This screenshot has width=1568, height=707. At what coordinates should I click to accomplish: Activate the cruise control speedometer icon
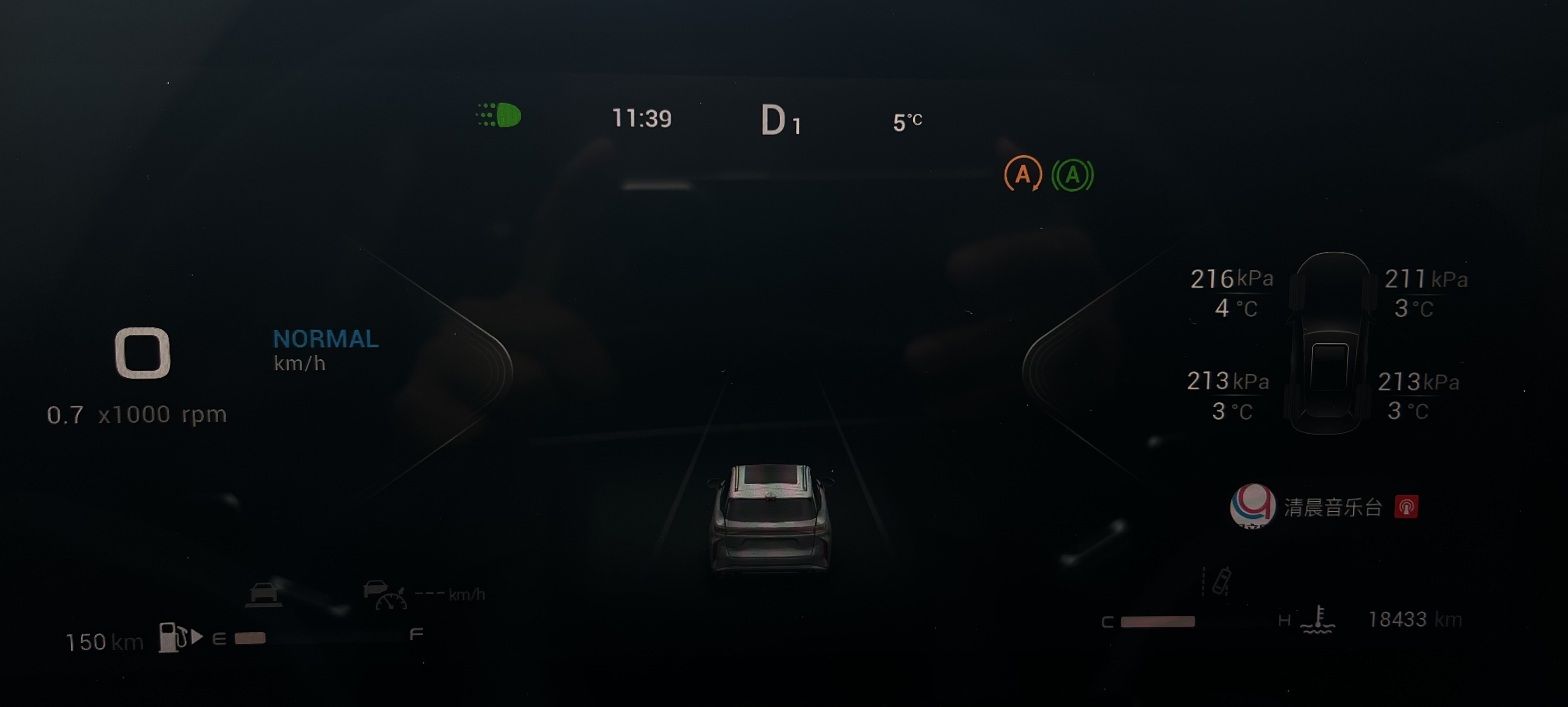point(385,595)
